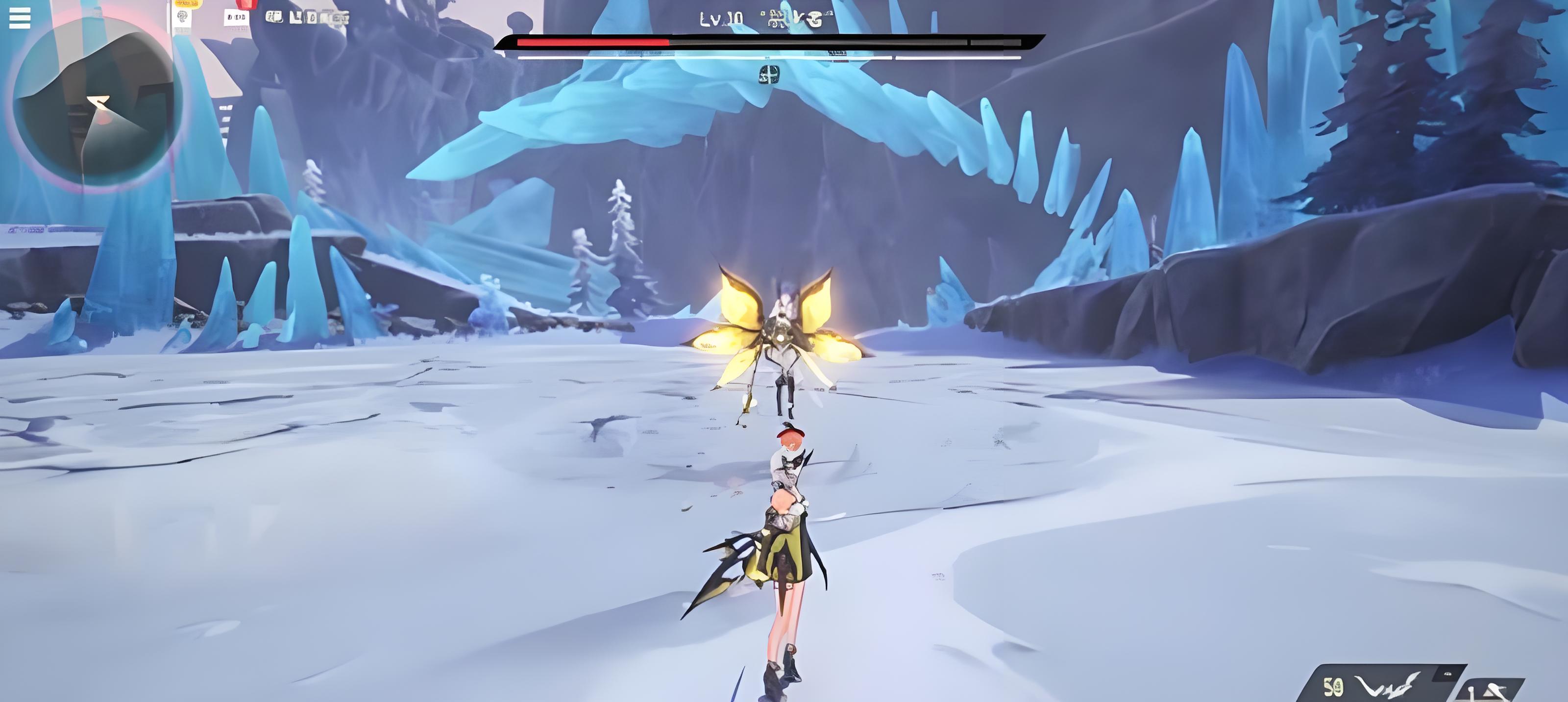Switch to the secondary weapon slot
Screen dimensions: 1568x702
click(1489, 692)
